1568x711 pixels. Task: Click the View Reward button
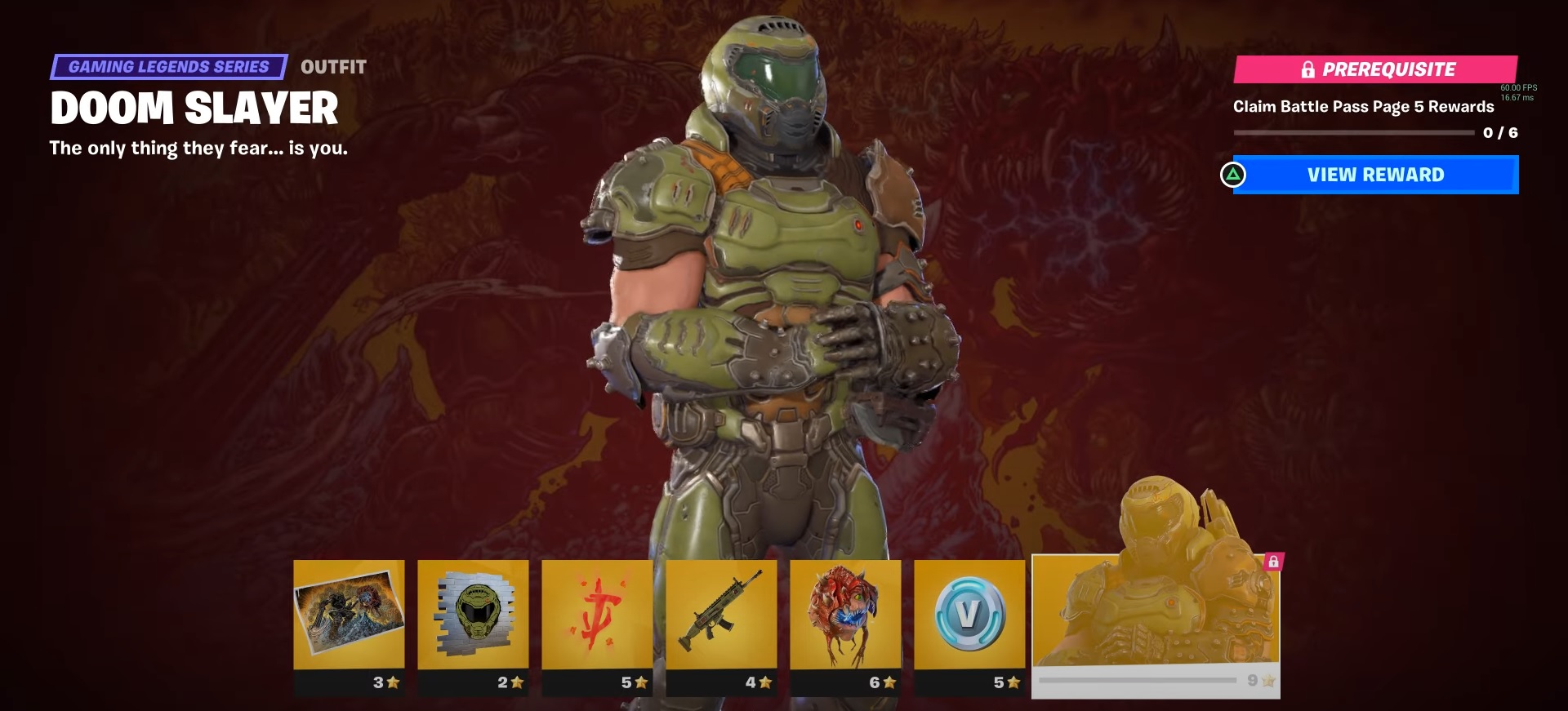tap(1375, 175)
